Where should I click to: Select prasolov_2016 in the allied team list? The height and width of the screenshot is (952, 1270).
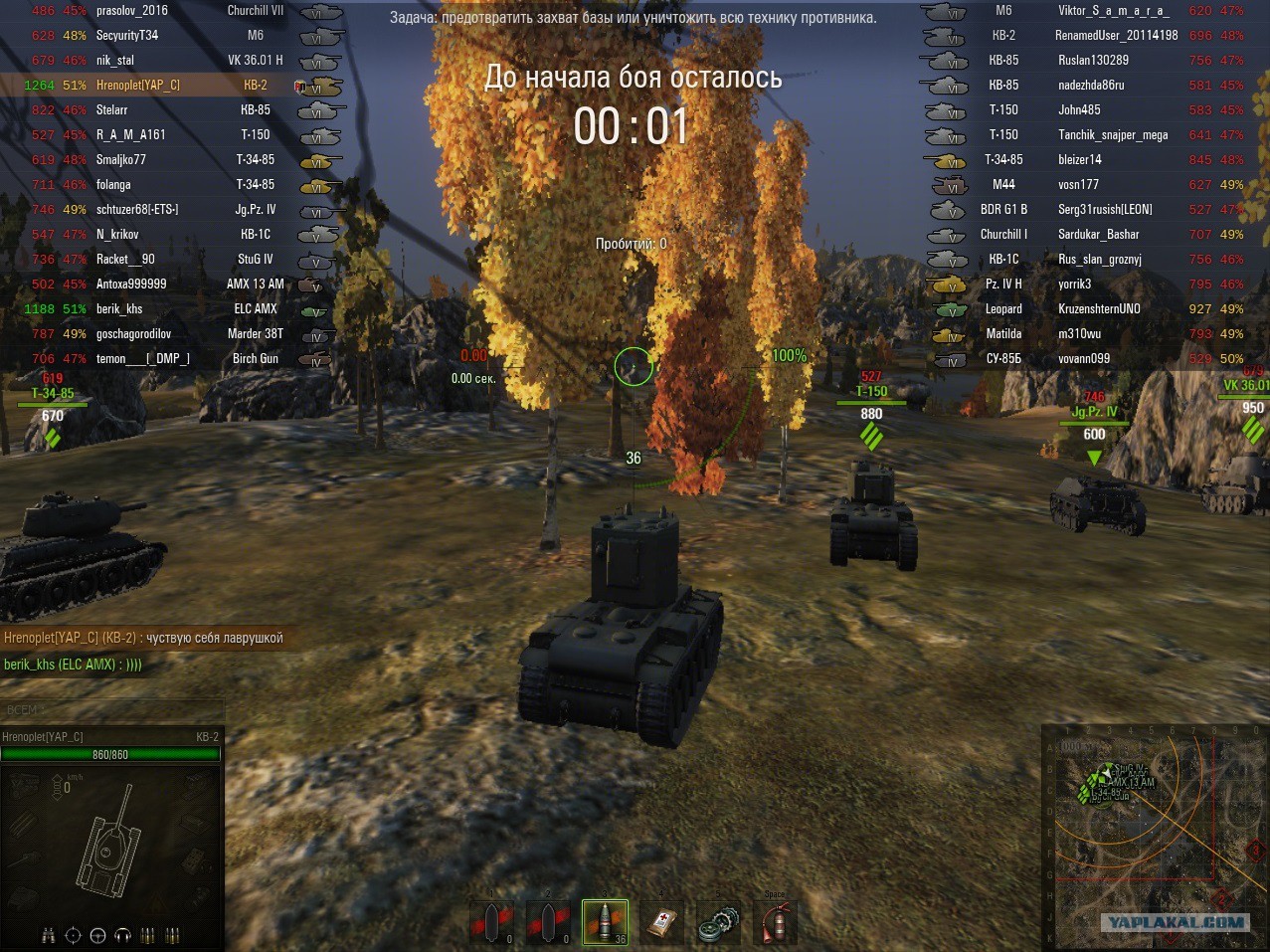[132, 11]
